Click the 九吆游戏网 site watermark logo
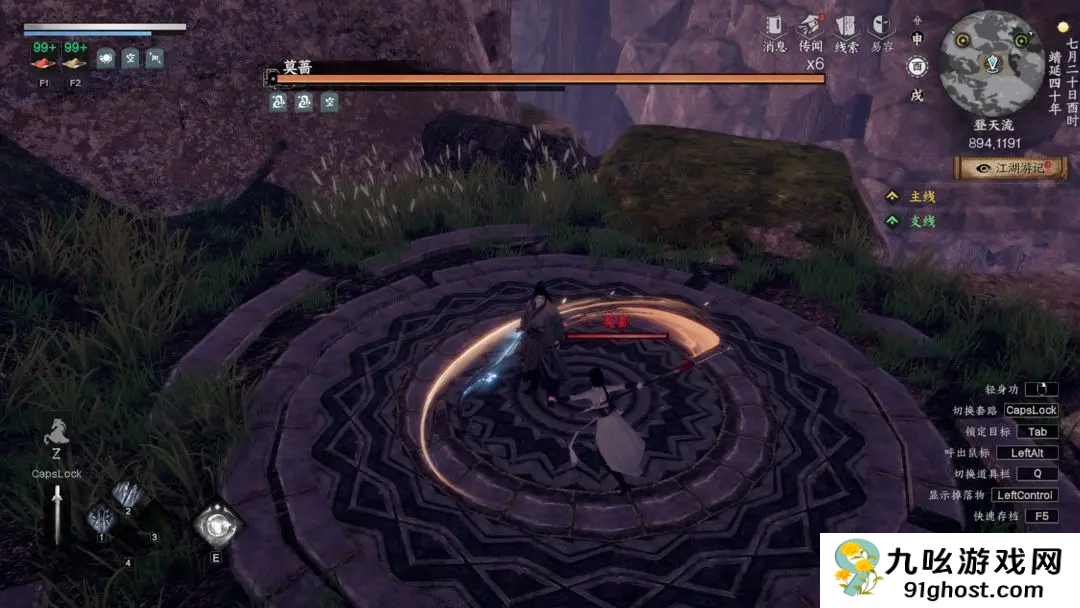 click(x=950, y=570)
